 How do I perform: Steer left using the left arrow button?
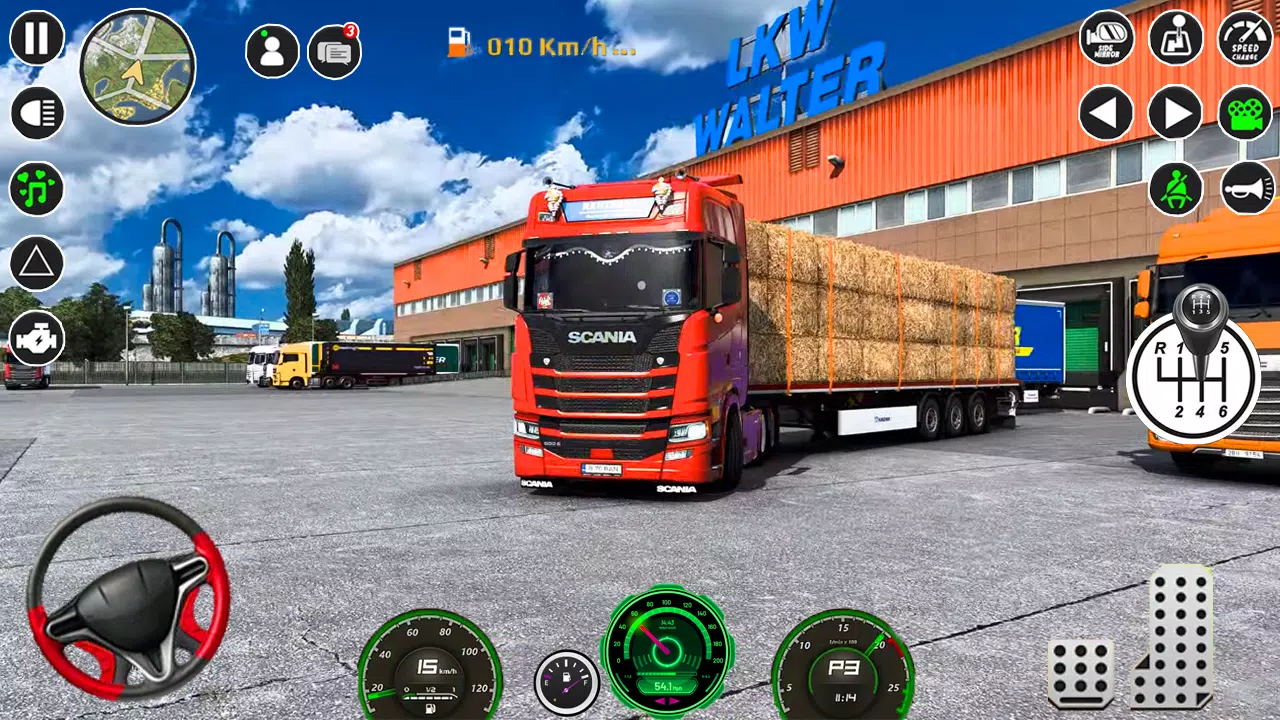[1105, 113]
